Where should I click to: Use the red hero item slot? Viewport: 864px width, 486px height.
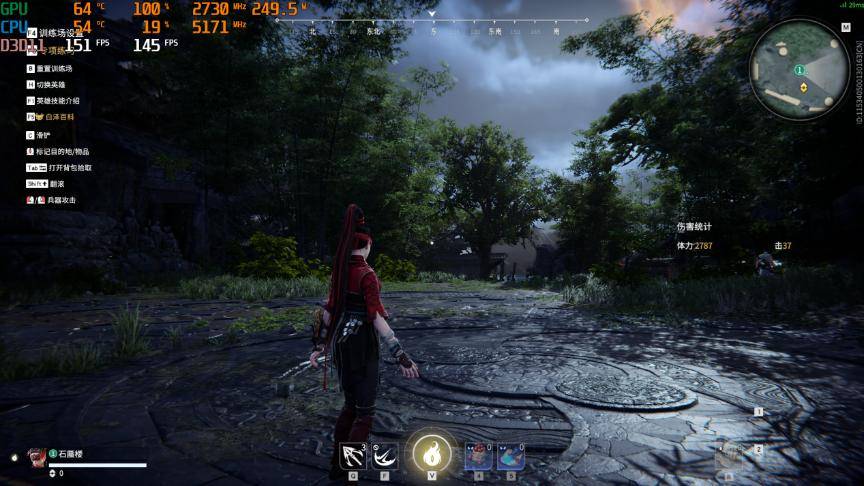tap(478, 456)
